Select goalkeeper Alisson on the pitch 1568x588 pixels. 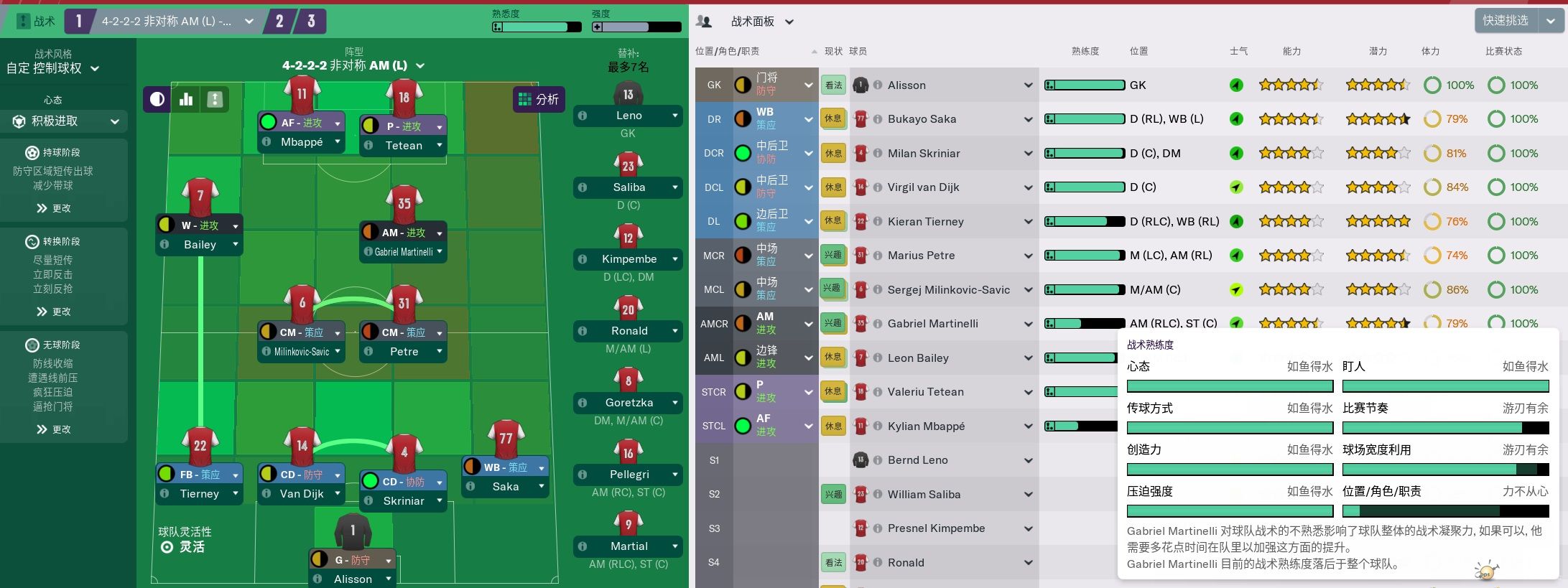[x=353, y=579]
